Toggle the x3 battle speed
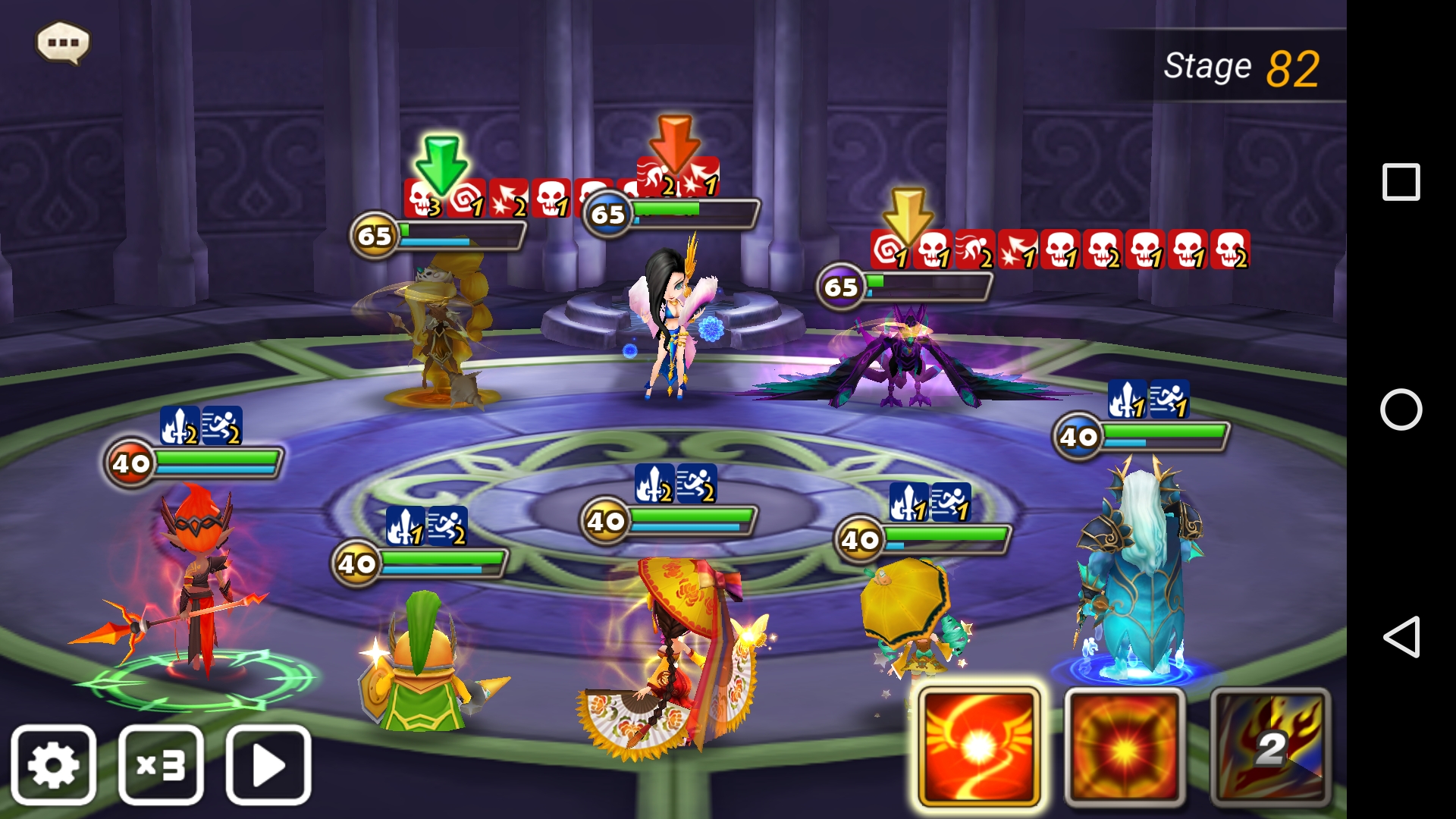 tap(161, 764)
